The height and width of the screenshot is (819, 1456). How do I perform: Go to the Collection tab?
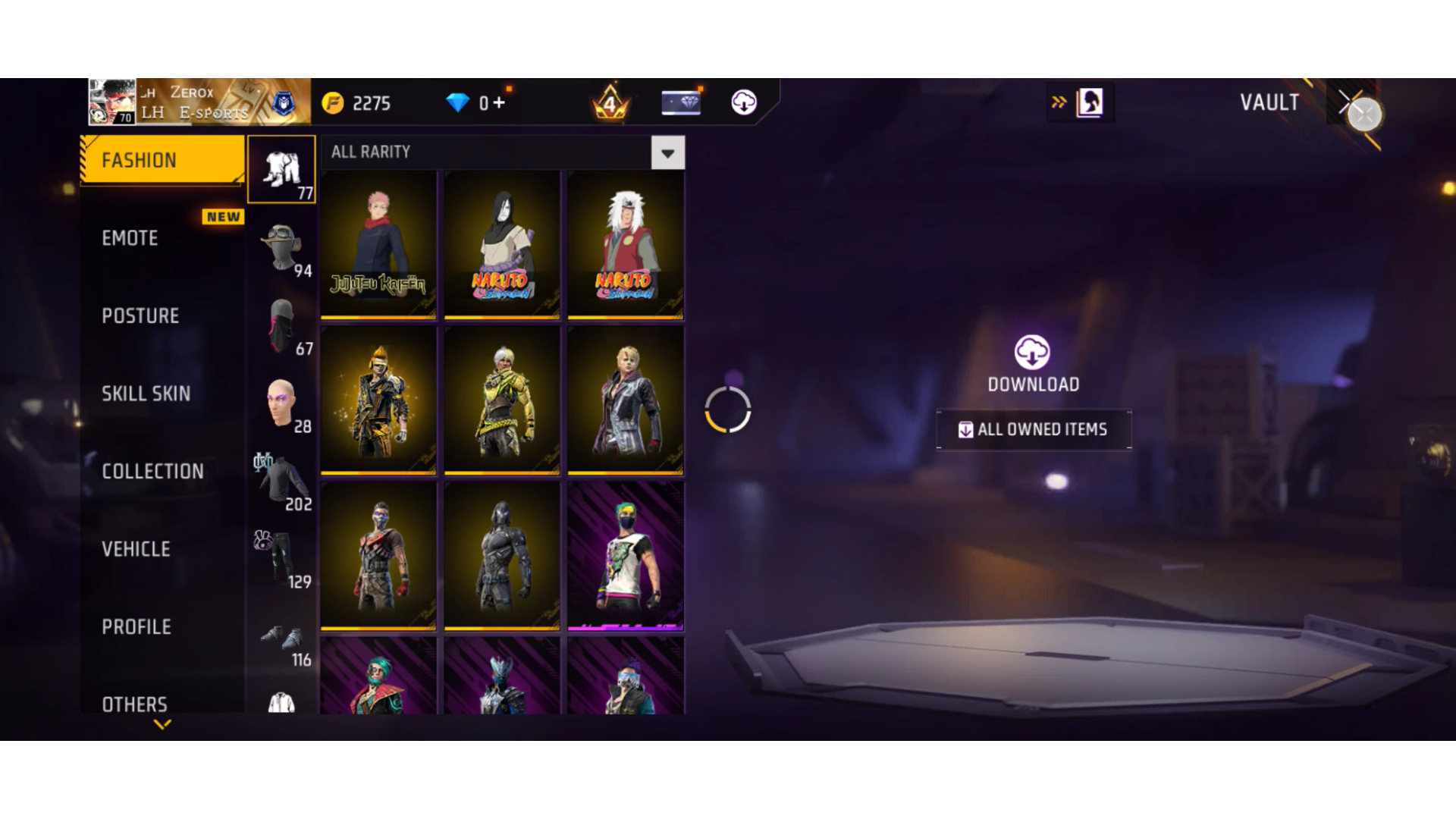152,472
